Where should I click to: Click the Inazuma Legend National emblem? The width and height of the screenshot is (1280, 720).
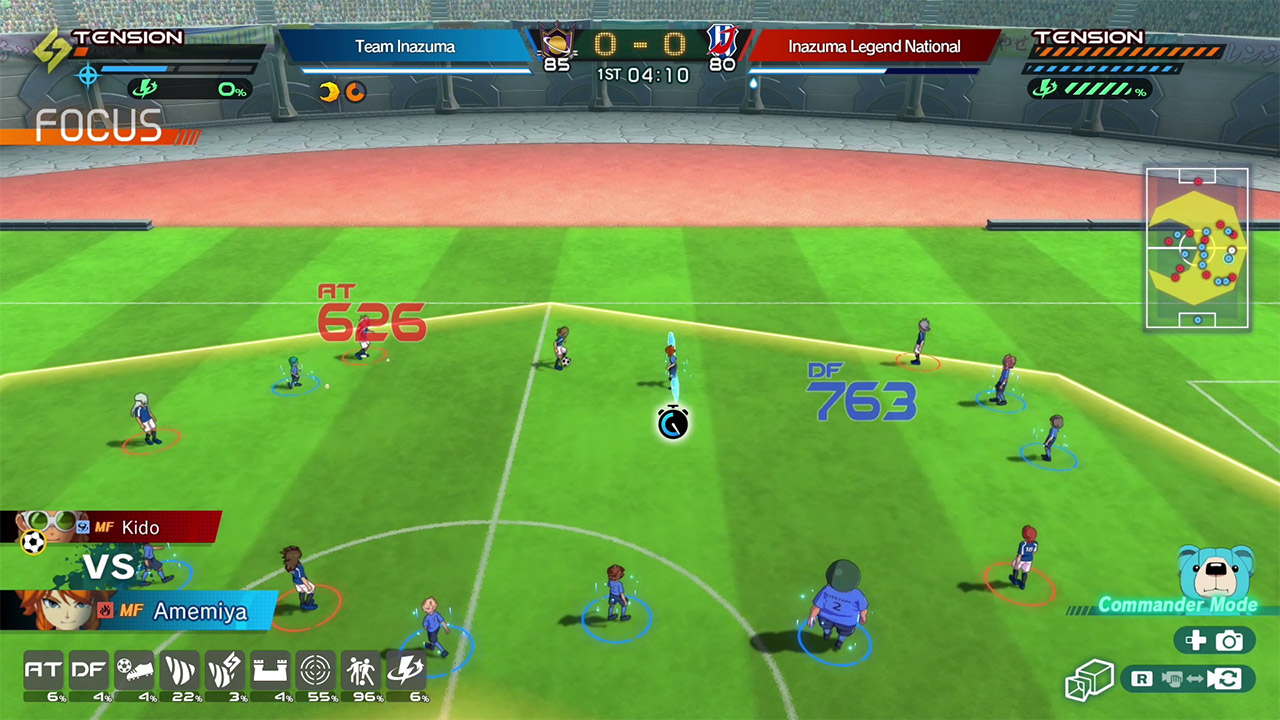pyautogui.click(x=720, y=40)
